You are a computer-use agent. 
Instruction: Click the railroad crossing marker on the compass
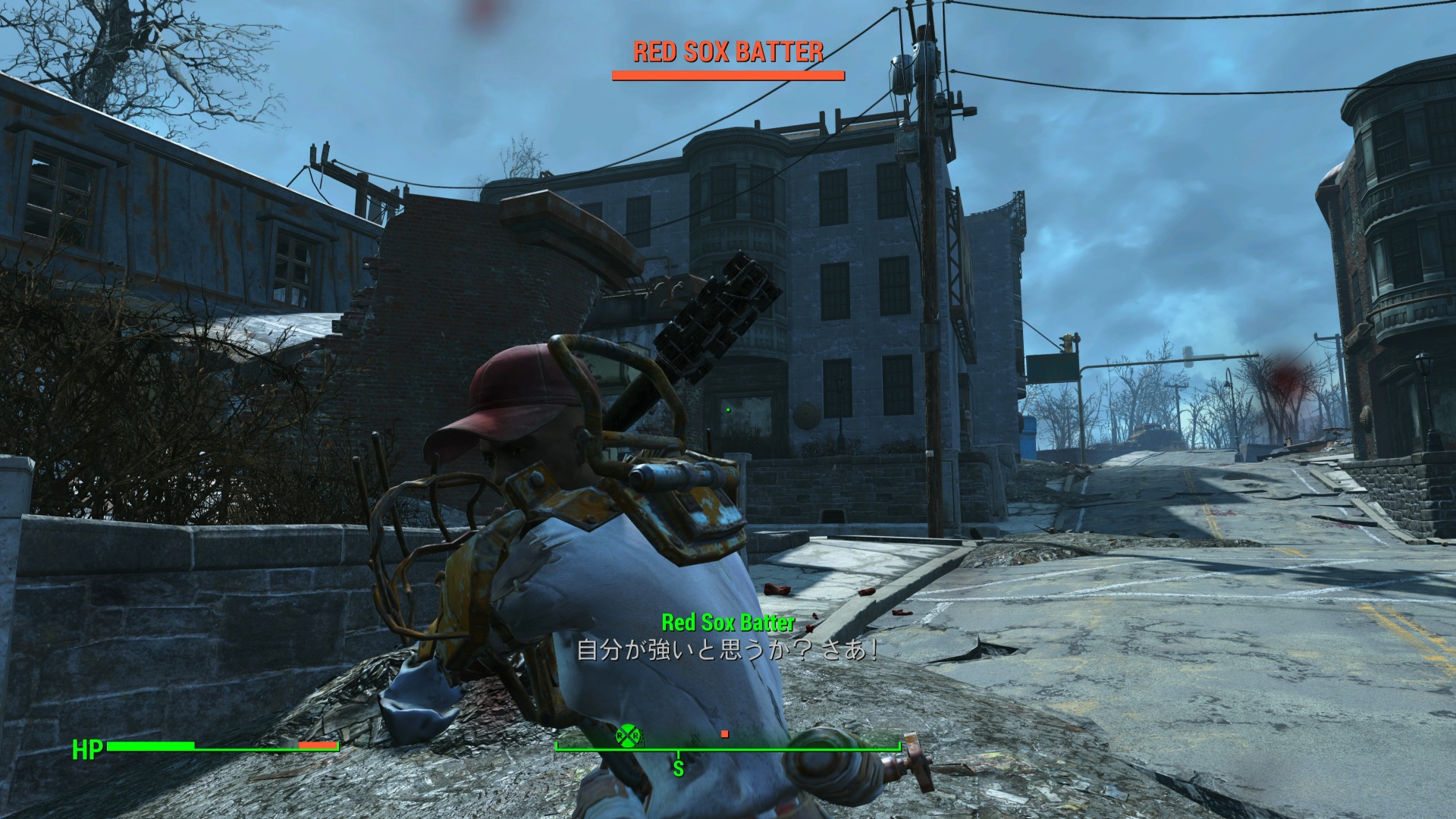[x=628, y=735]
